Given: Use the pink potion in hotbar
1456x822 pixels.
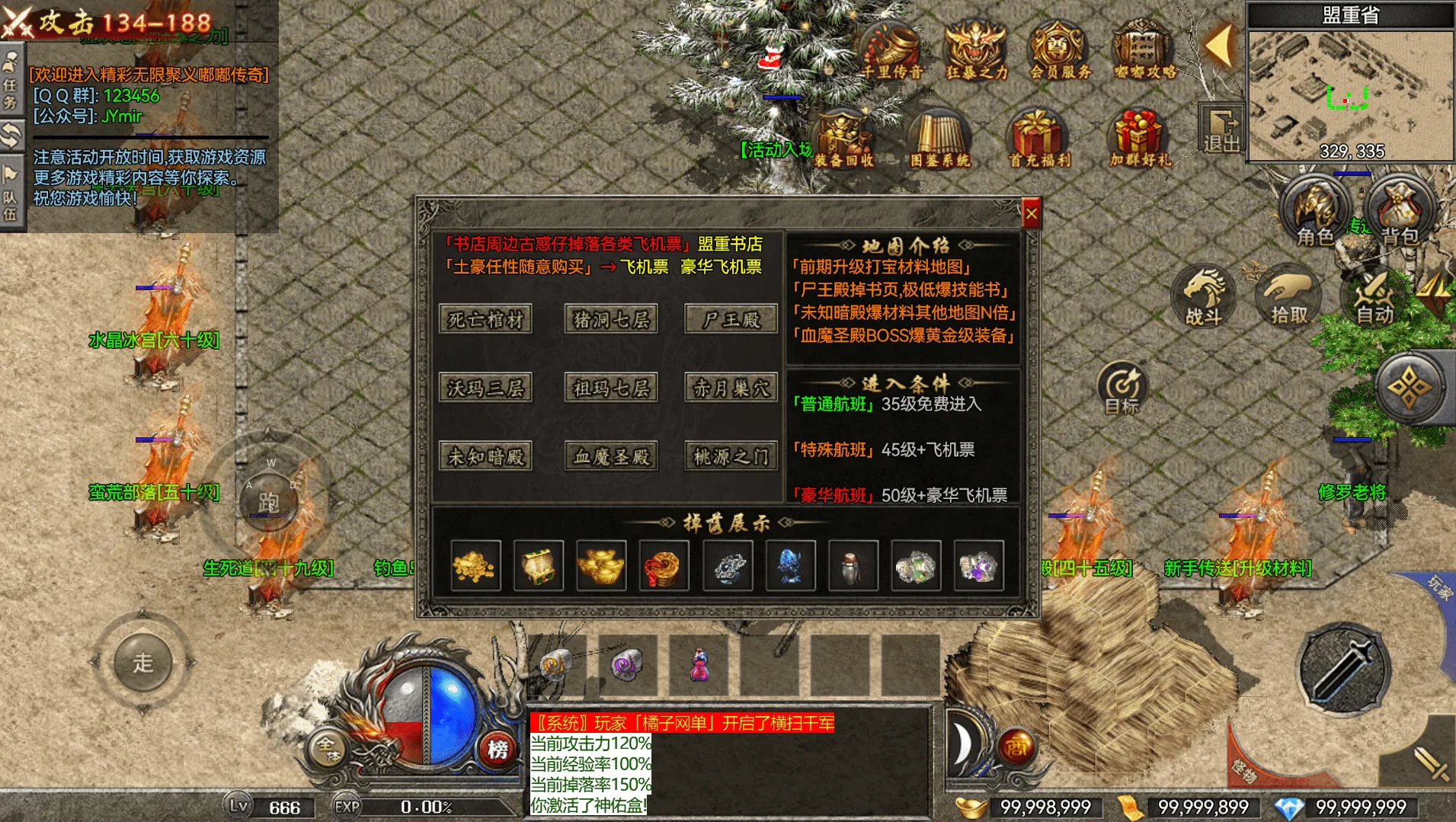Looking at the screenshot, I should point(699,664).
